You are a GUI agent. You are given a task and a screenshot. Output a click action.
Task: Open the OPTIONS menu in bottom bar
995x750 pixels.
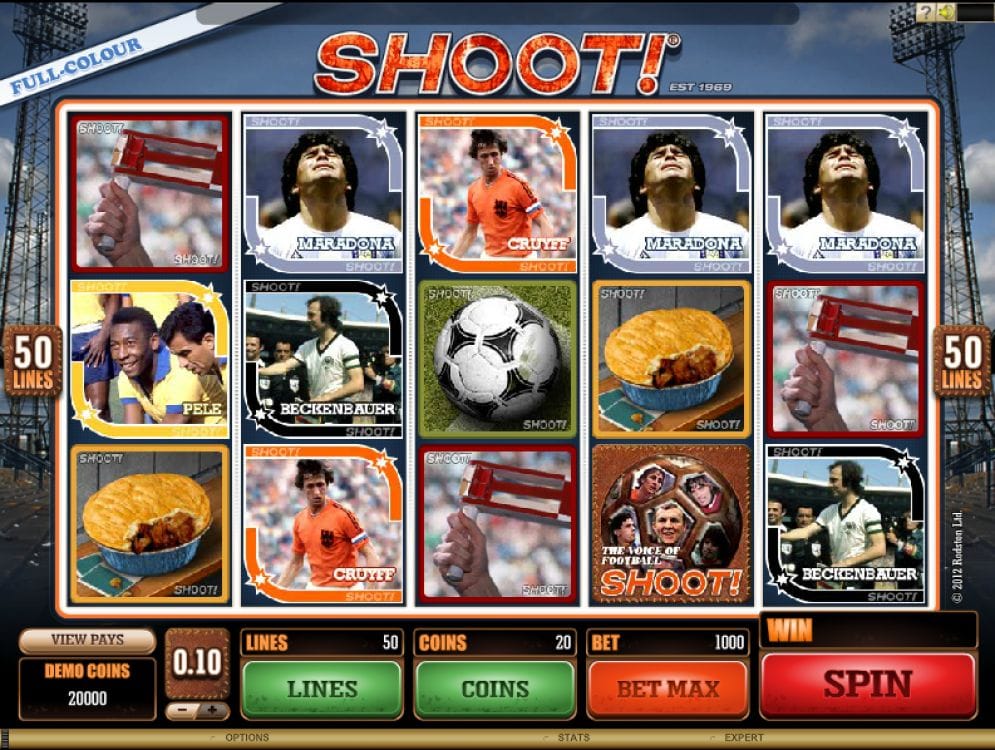(247, 738)
